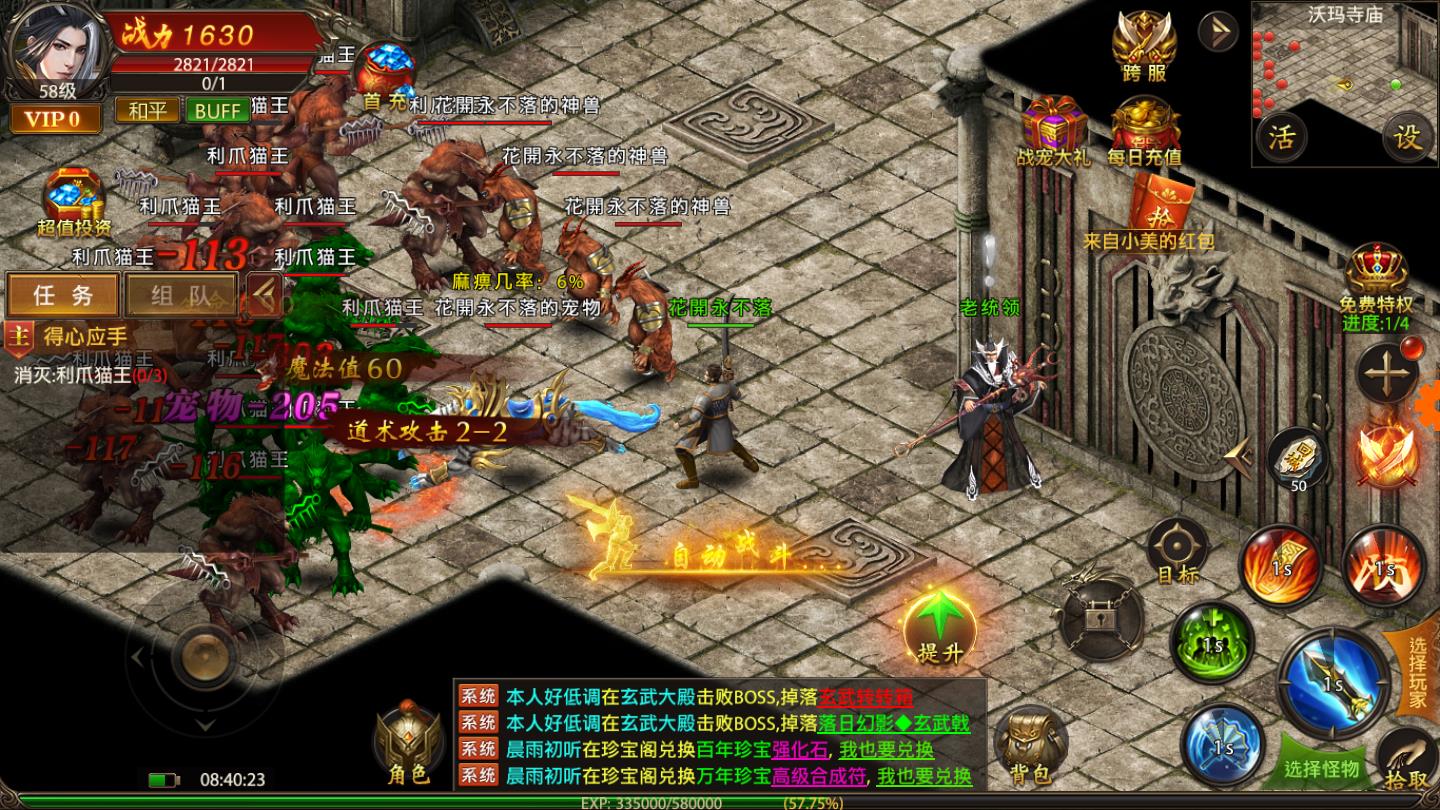Open the 超值投资 investment offer
Screen dimensions: 1440x810
(x=62, y=196)
